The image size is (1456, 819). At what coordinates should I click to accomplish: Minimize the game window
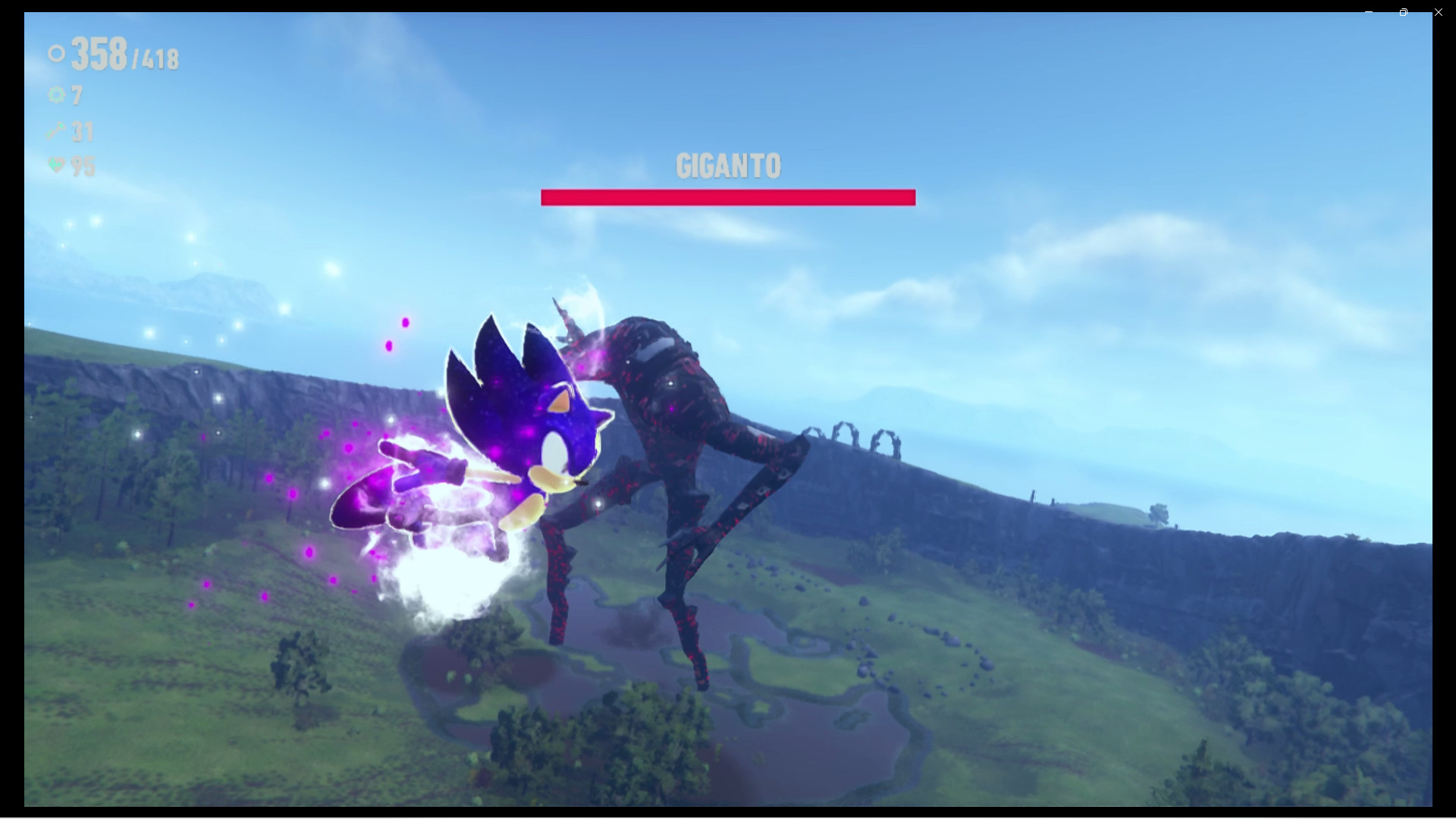click(1368, 12)
